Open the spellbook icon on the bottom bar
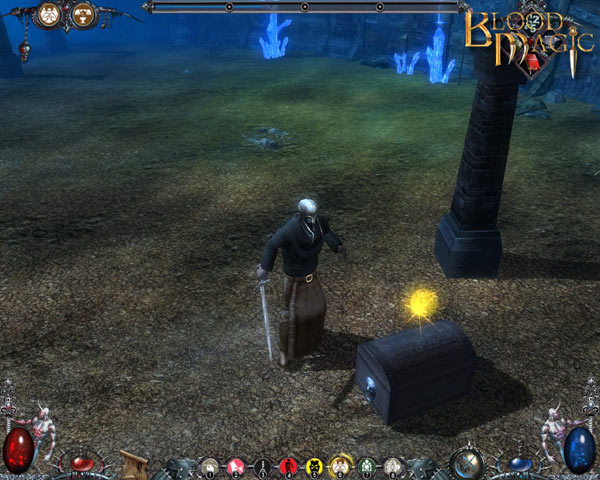Screen dimensions: 600x480 click(133, 464)
